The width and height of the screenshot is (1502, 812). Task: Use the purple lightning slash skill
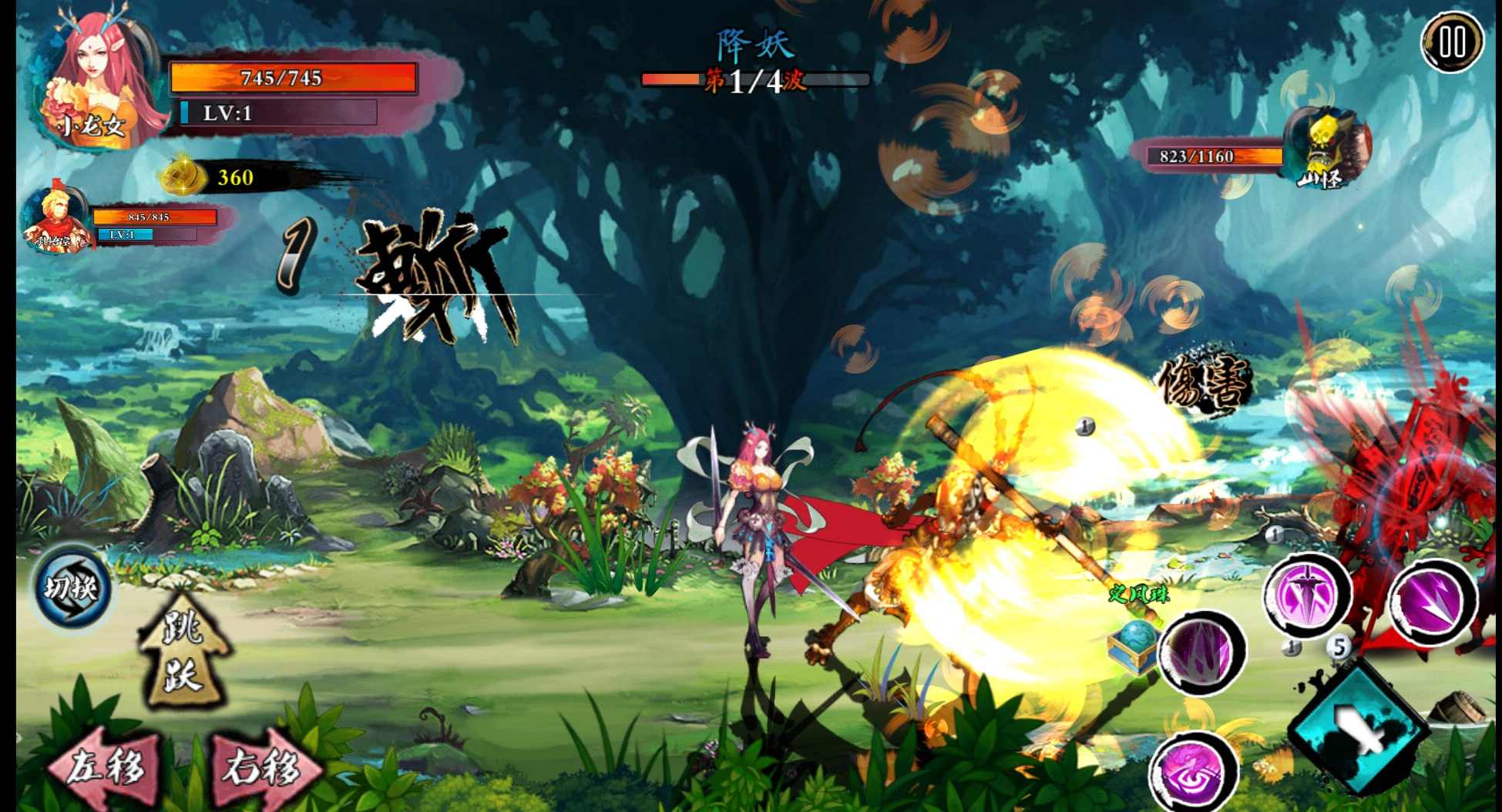click(x=1433, y=601)
